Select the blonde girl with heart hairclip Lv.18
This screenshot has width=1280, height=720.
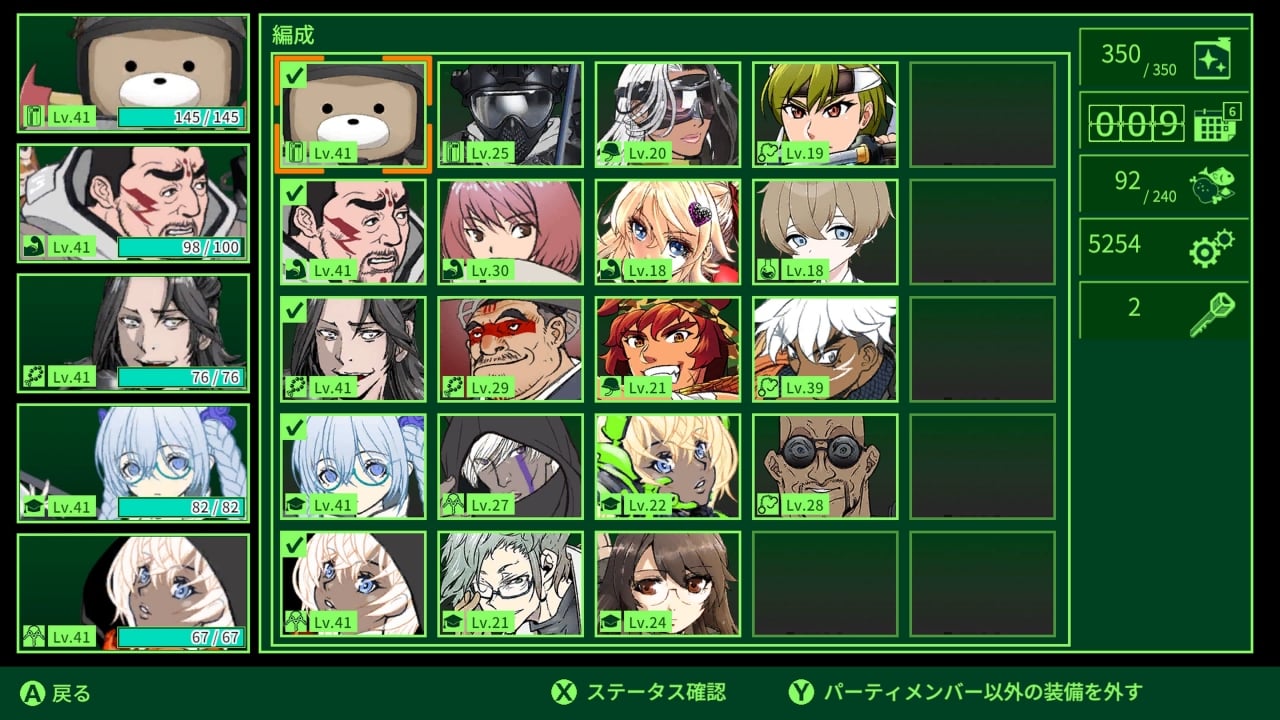668,232
